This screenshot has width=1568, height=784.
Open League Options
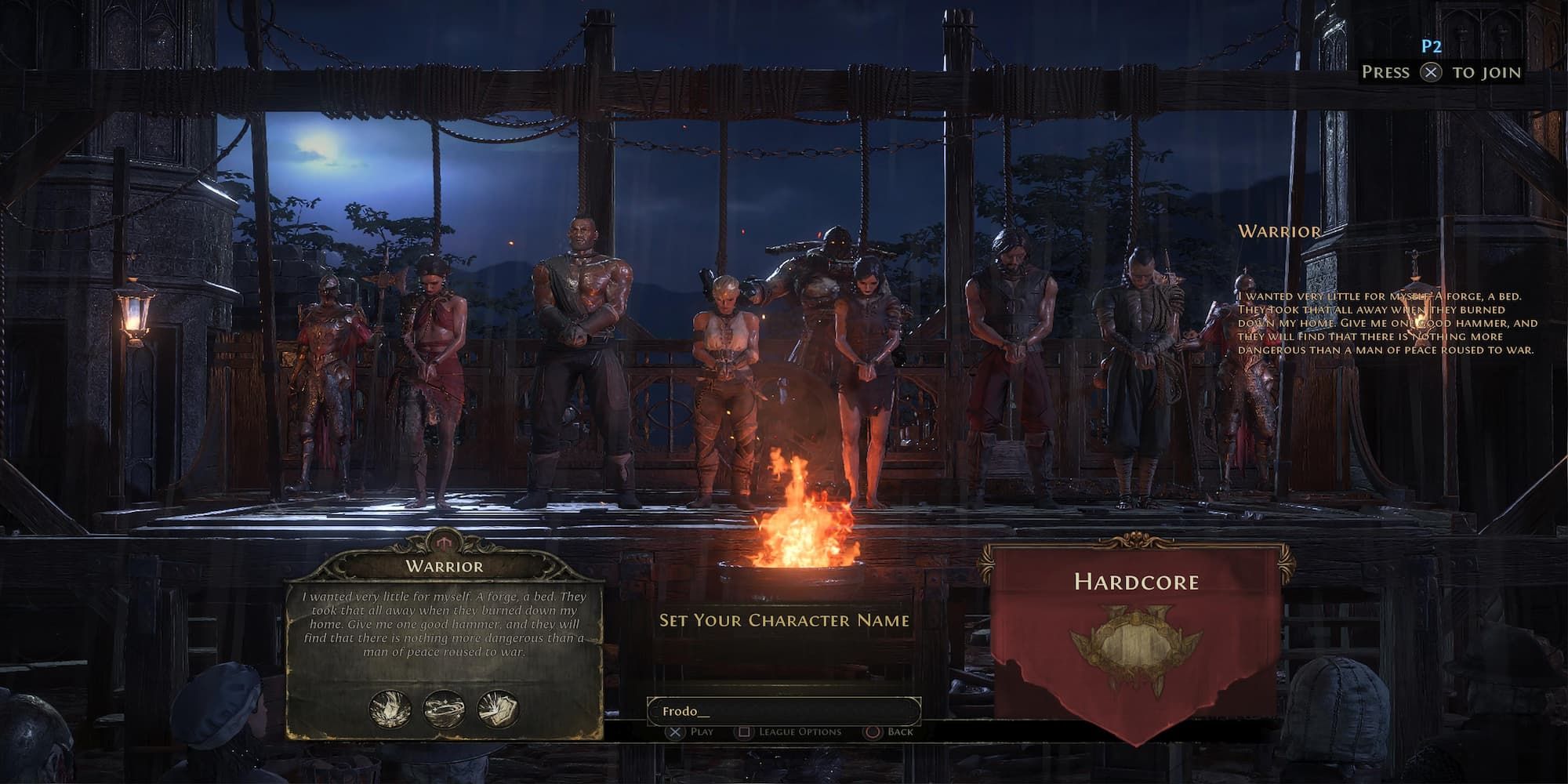tap(789, 732)
